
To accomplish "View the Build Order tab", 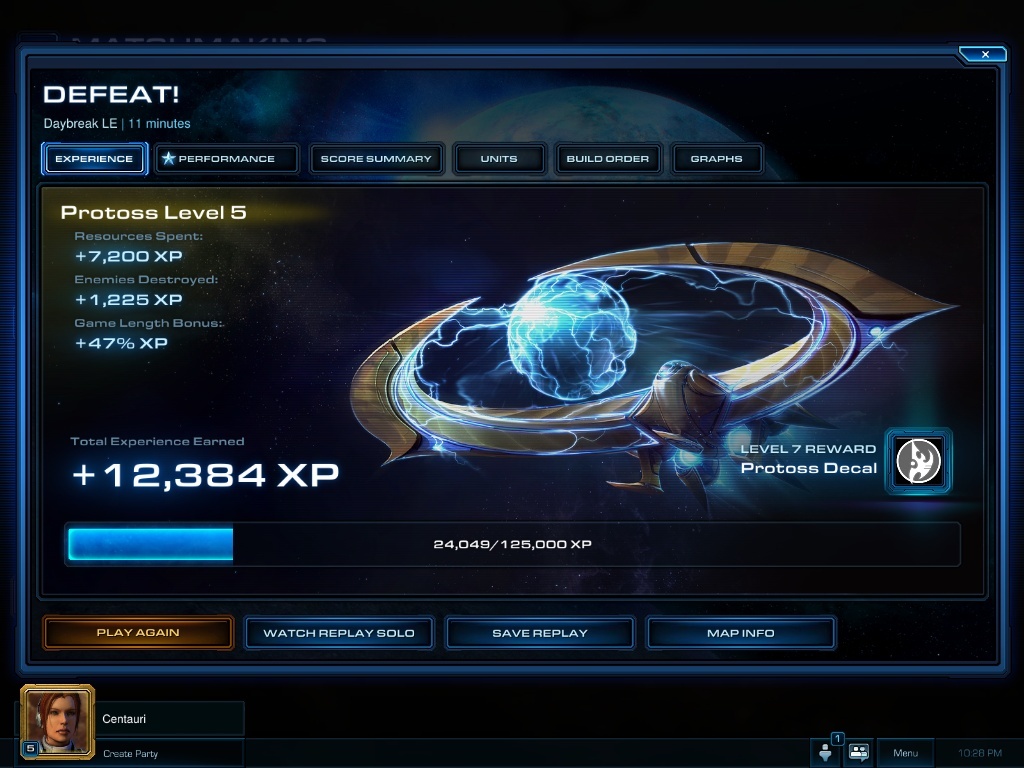I will click(x=607, y=158).
